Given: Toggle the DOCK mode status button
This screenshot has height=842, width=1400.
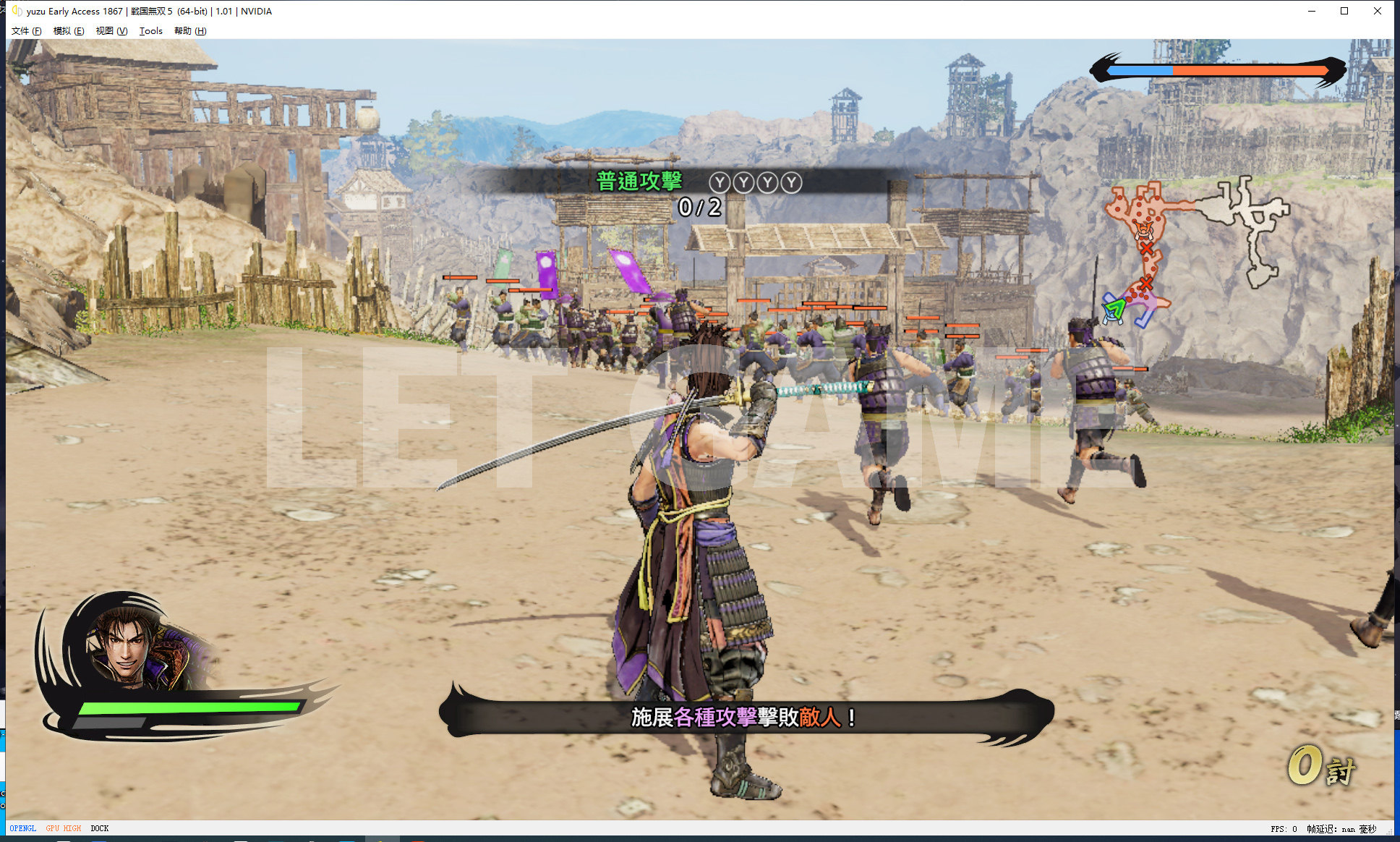Looking at the screenshot, I should (x=100, y=828).
